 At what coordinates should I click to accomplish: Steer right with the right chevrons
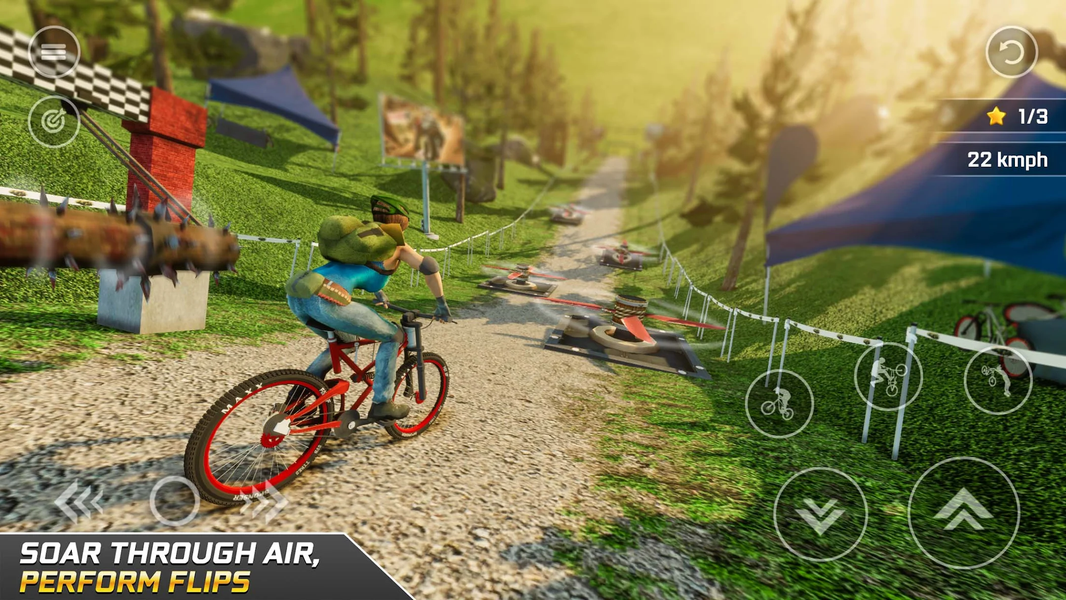(263, 501)
